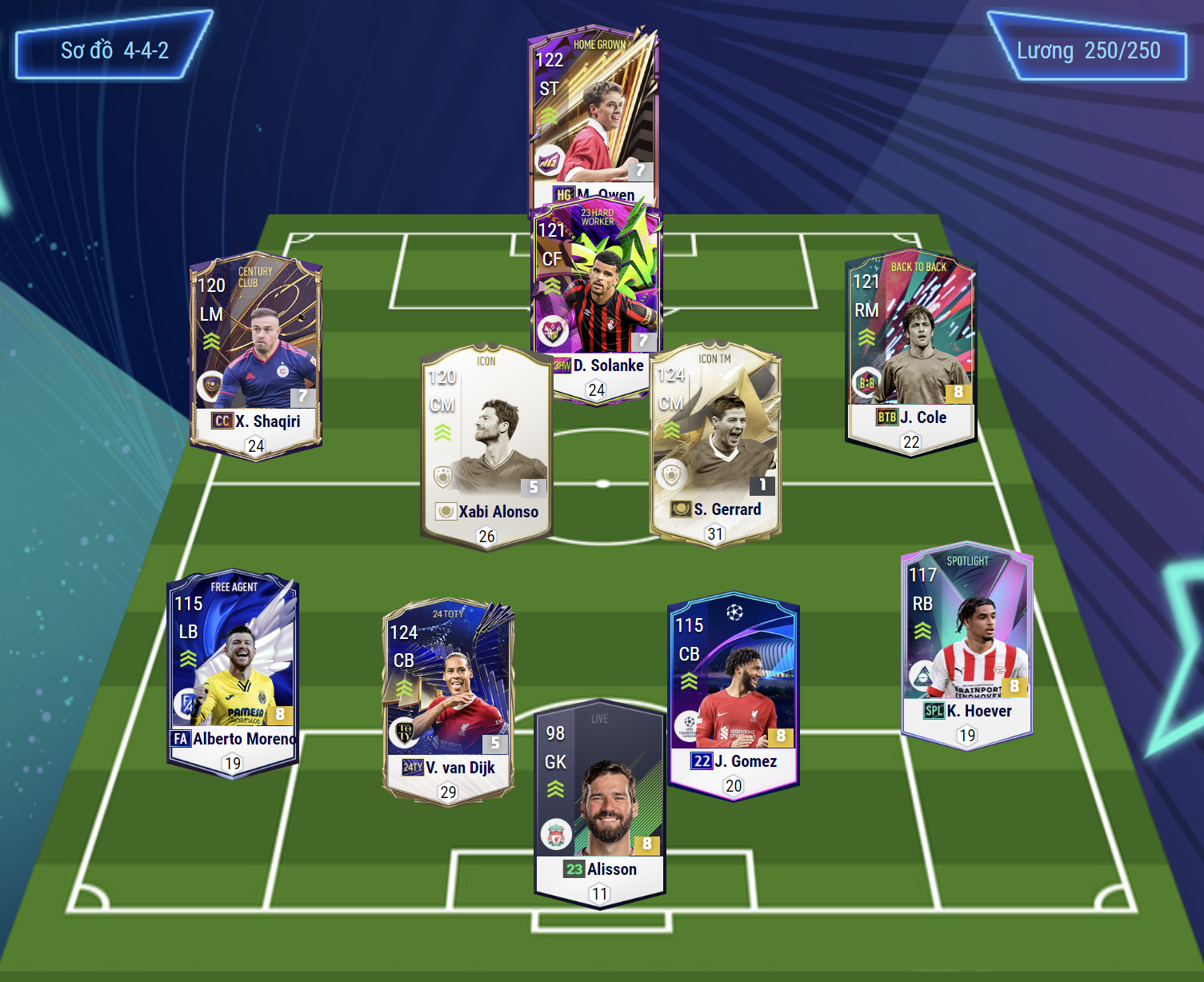Choose K. Hoever's Spotlight RB card
This screenshot has width=1204, height=982.
[966, 640]
